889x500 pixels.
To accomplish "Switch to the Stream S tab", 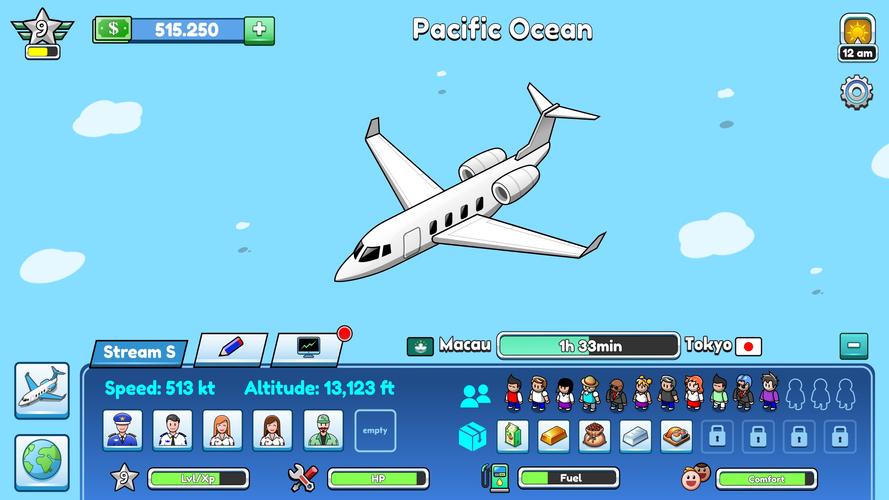I will click(139, 352).
